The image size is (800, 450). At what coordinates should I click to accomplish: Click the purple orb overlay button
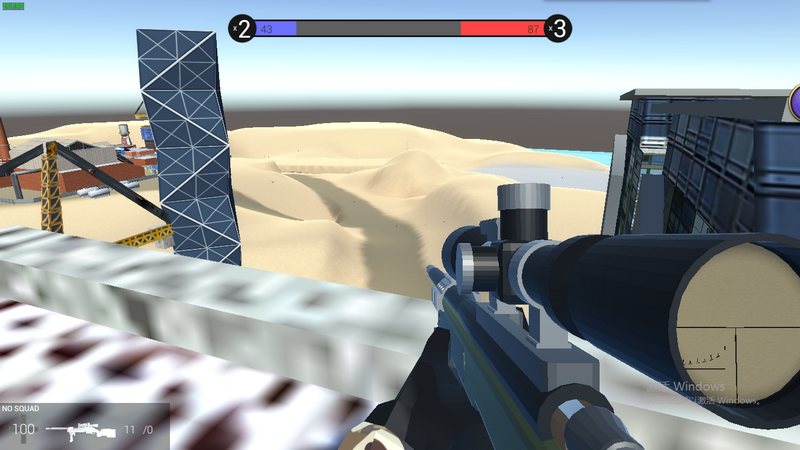(795, 102)
